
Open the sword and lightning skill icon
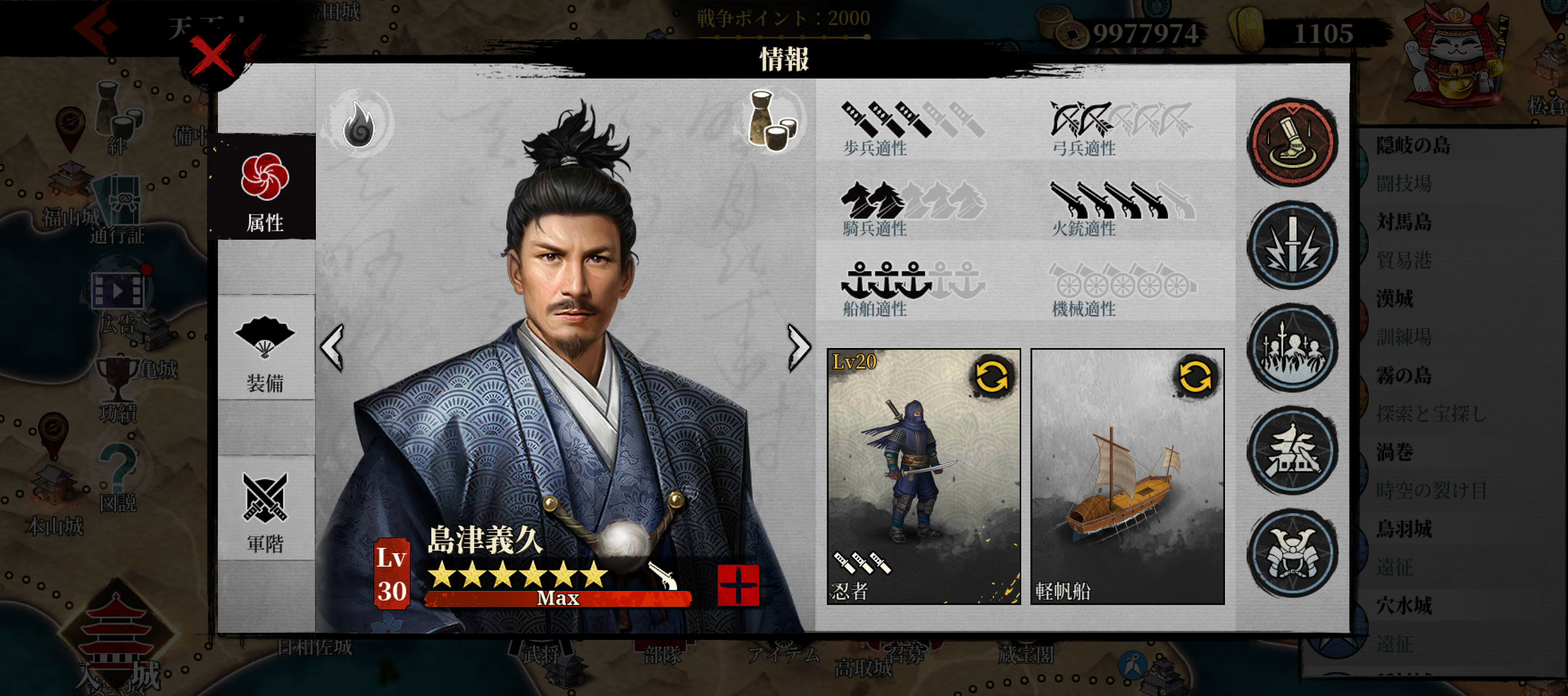(x=1292, y=246)
